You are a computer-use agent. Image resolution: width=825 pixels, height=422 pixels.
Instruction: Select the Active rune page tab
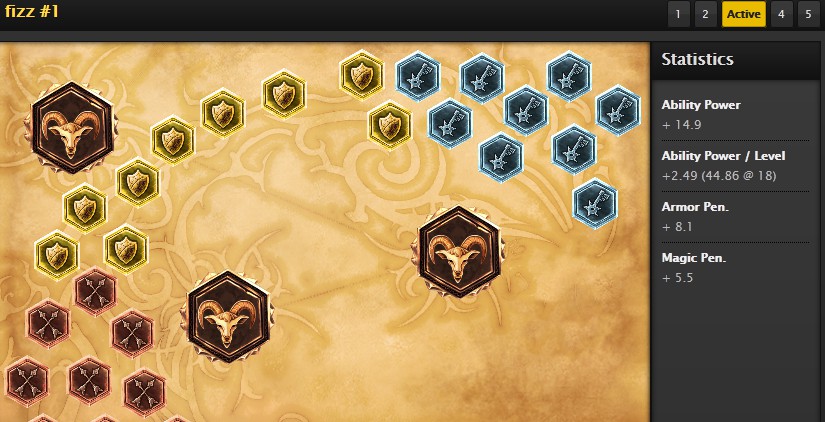743,14
